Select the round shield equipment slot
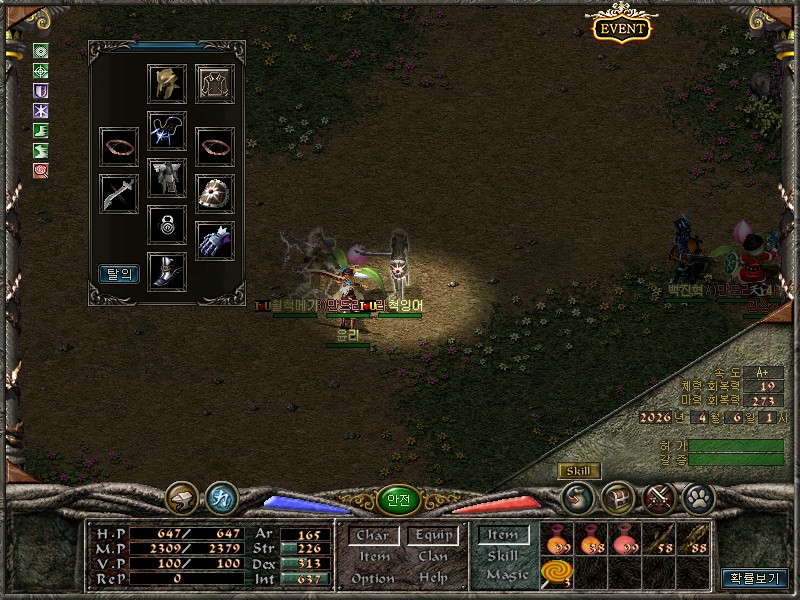This screenshot has height=600, width=800. coord(215,193)
